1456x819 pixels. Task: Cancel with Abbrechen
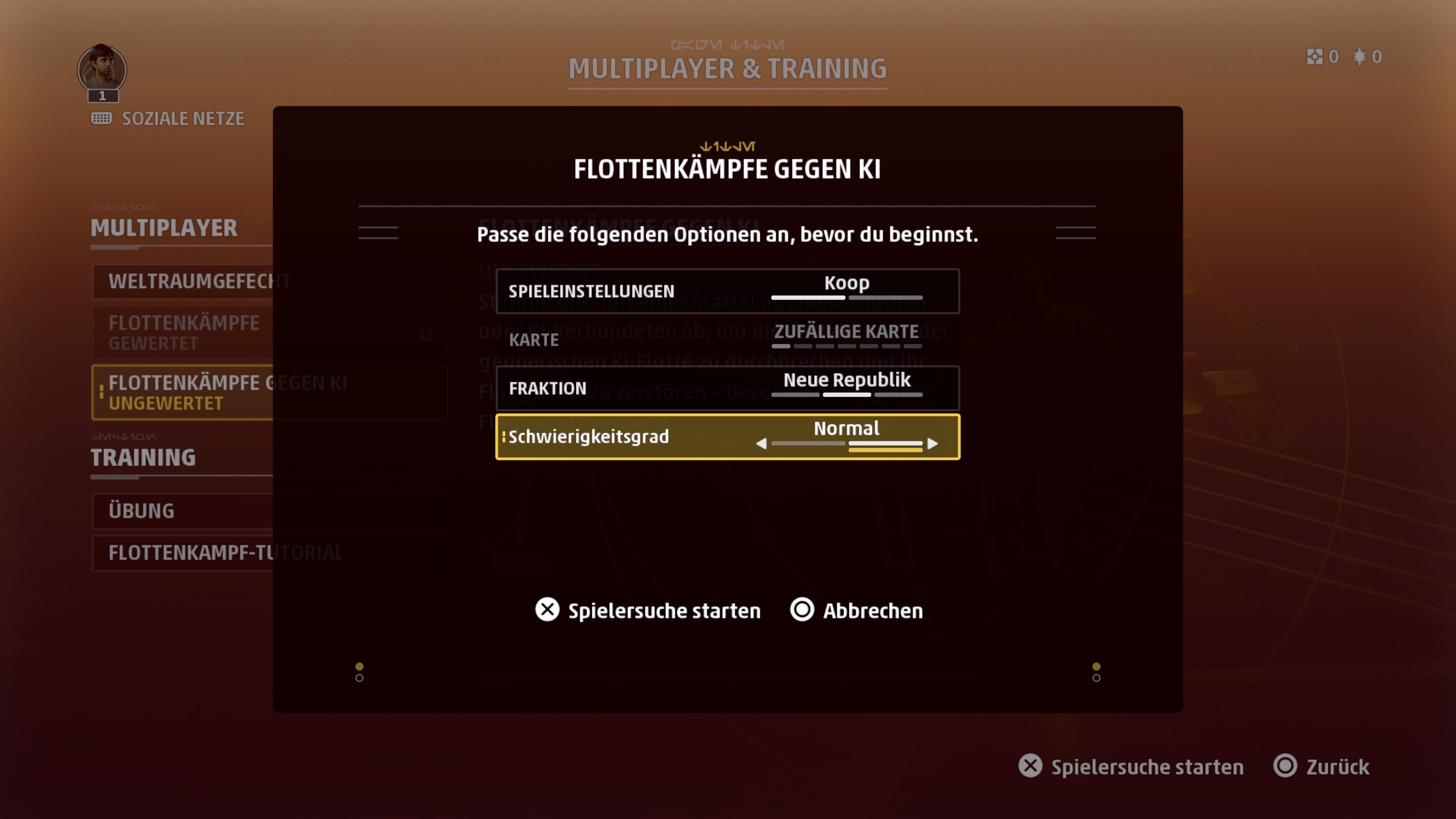click(x=856, y=610)
